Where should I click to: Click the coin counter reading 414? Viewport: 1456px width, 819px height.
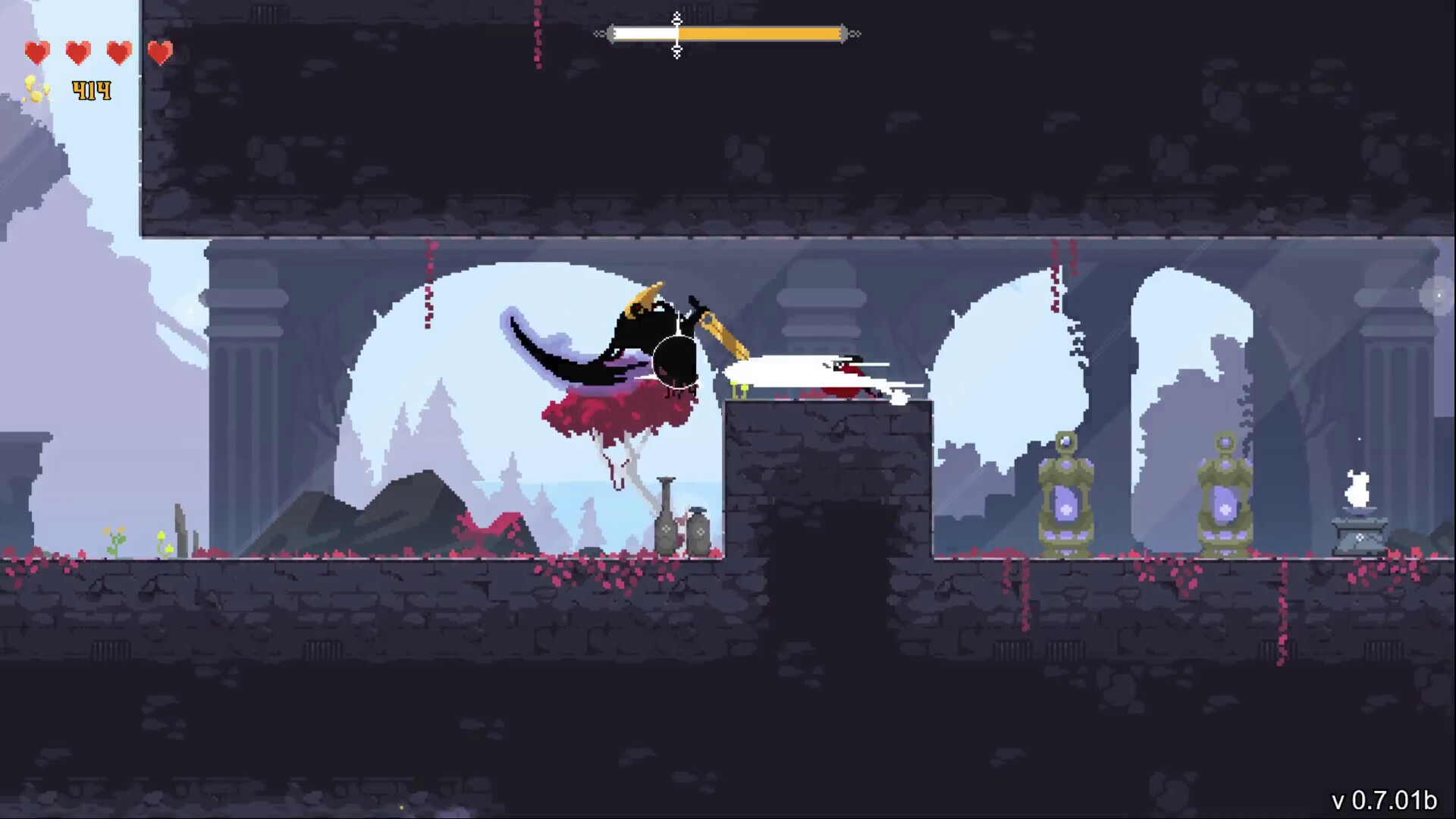[90, 91]
